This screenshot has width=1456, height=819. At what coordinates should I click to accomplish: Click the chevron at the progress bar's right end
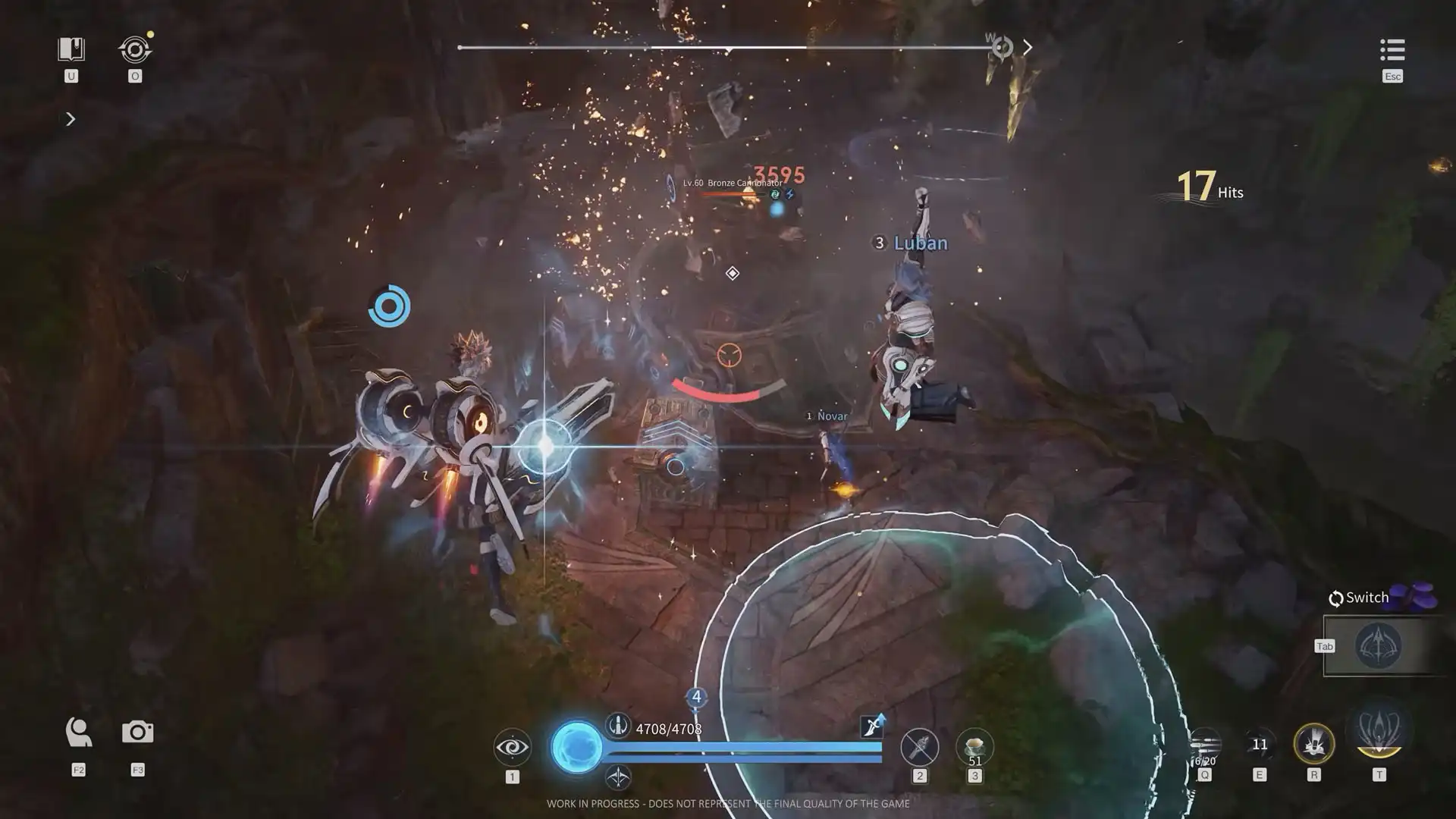click(x=1028, y=47)
